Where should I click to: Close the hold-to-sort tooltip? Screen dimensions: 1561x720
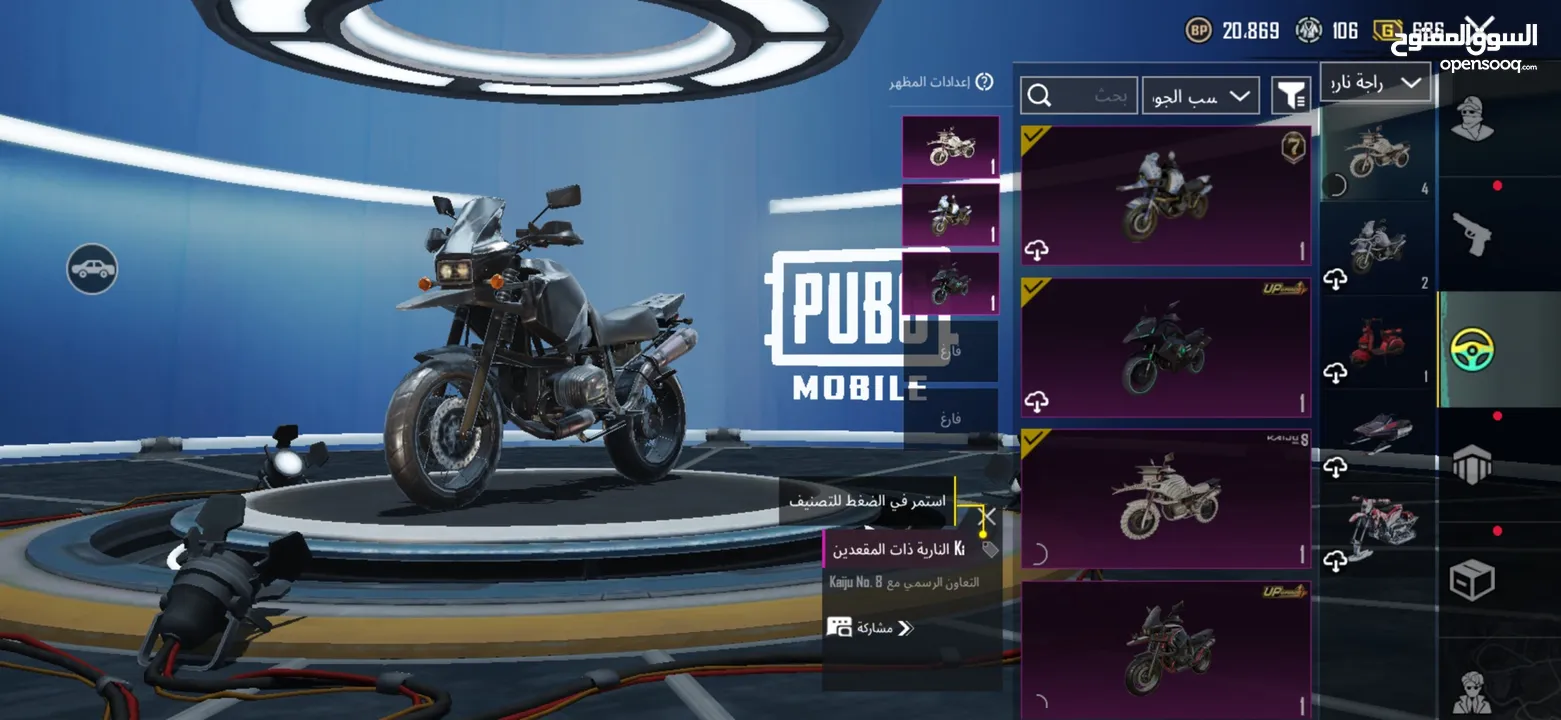[989, 518]
